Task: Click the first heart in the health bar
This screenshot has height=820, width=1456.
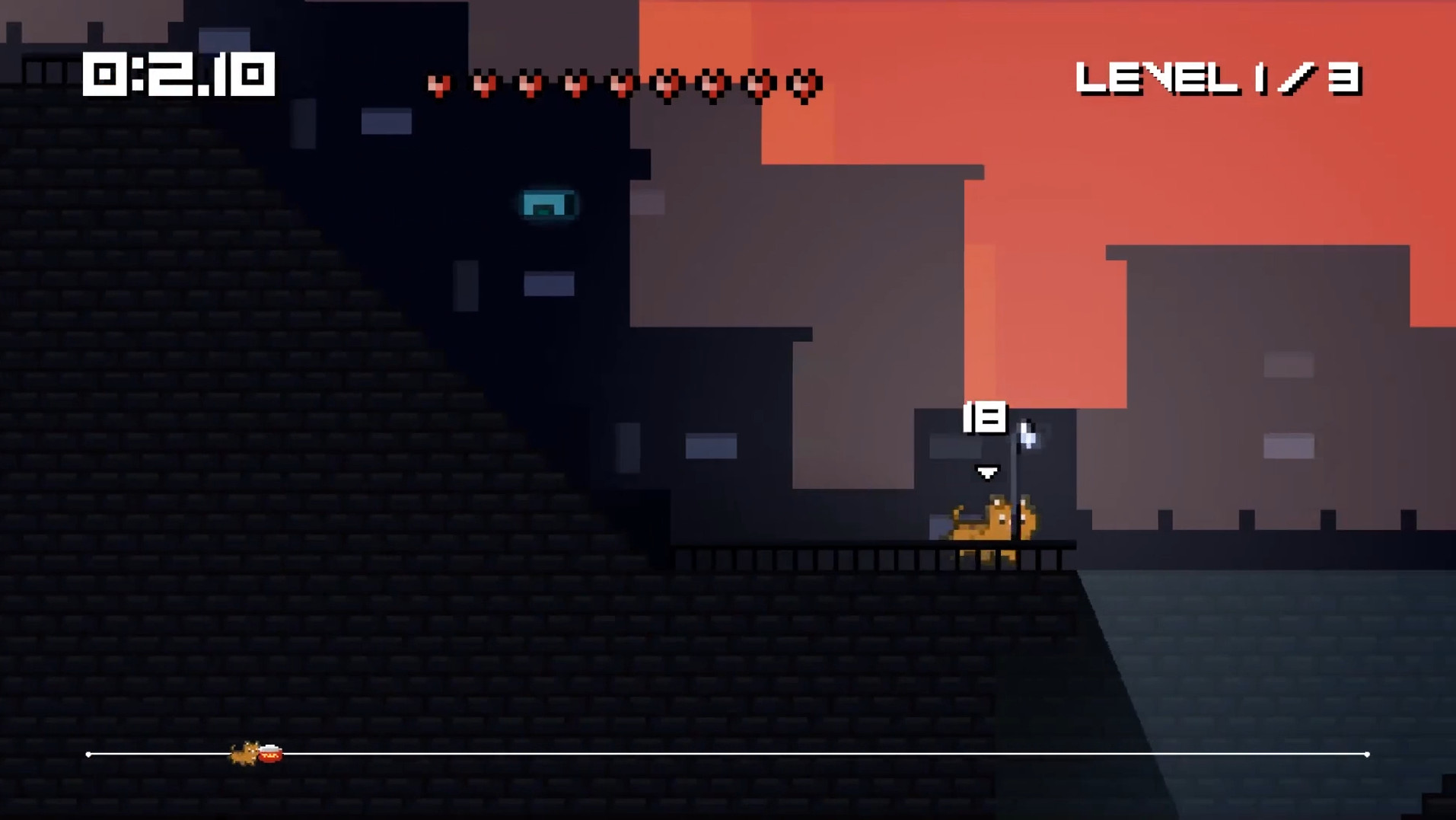Action: [440, 84]
